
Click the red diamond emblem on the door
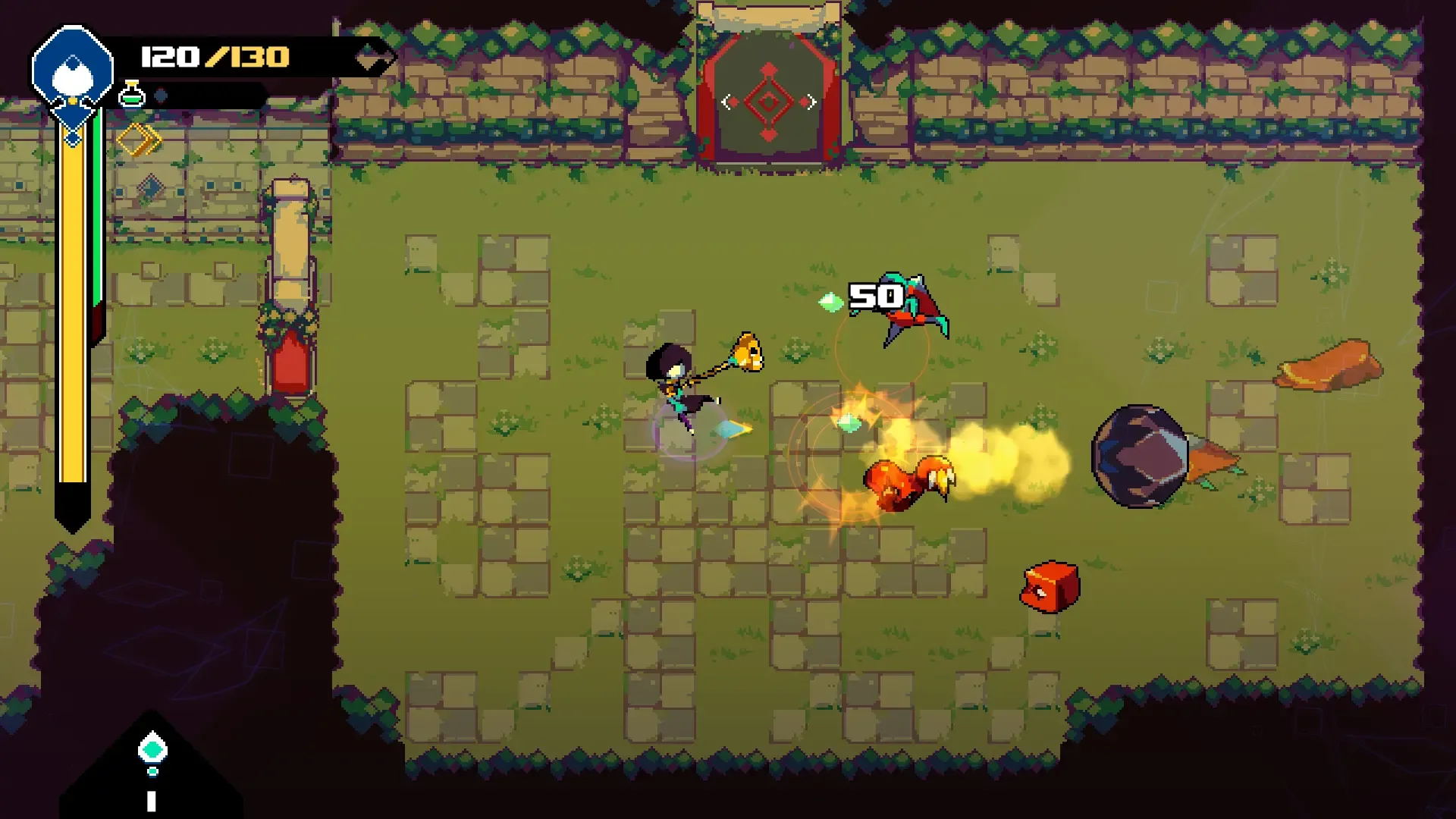tap(768, 101)
